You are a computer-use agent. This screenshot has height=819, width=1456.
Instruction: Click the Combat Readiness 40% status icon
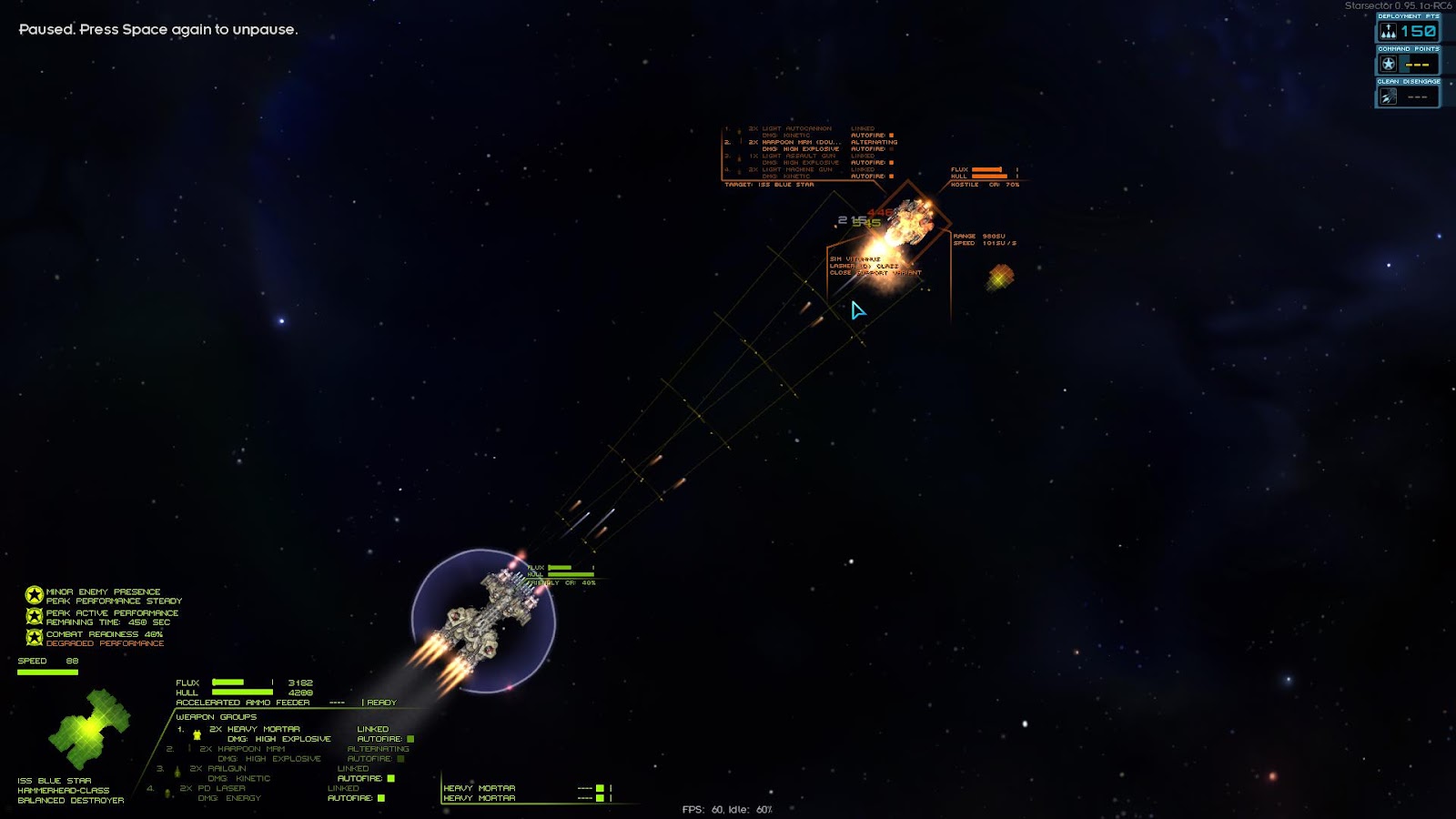click(x=35, y=638)
